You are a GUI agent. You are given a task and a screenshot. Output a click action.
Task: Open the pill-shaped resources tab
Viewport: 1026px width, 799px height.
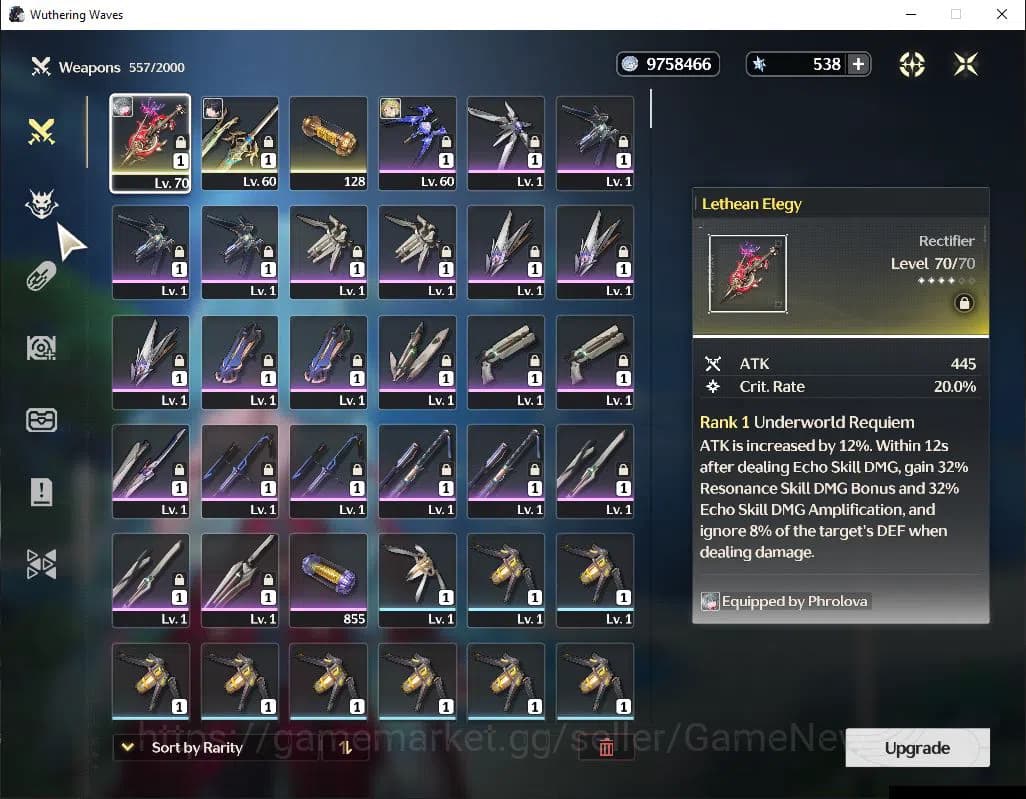[x=41, y=276]
